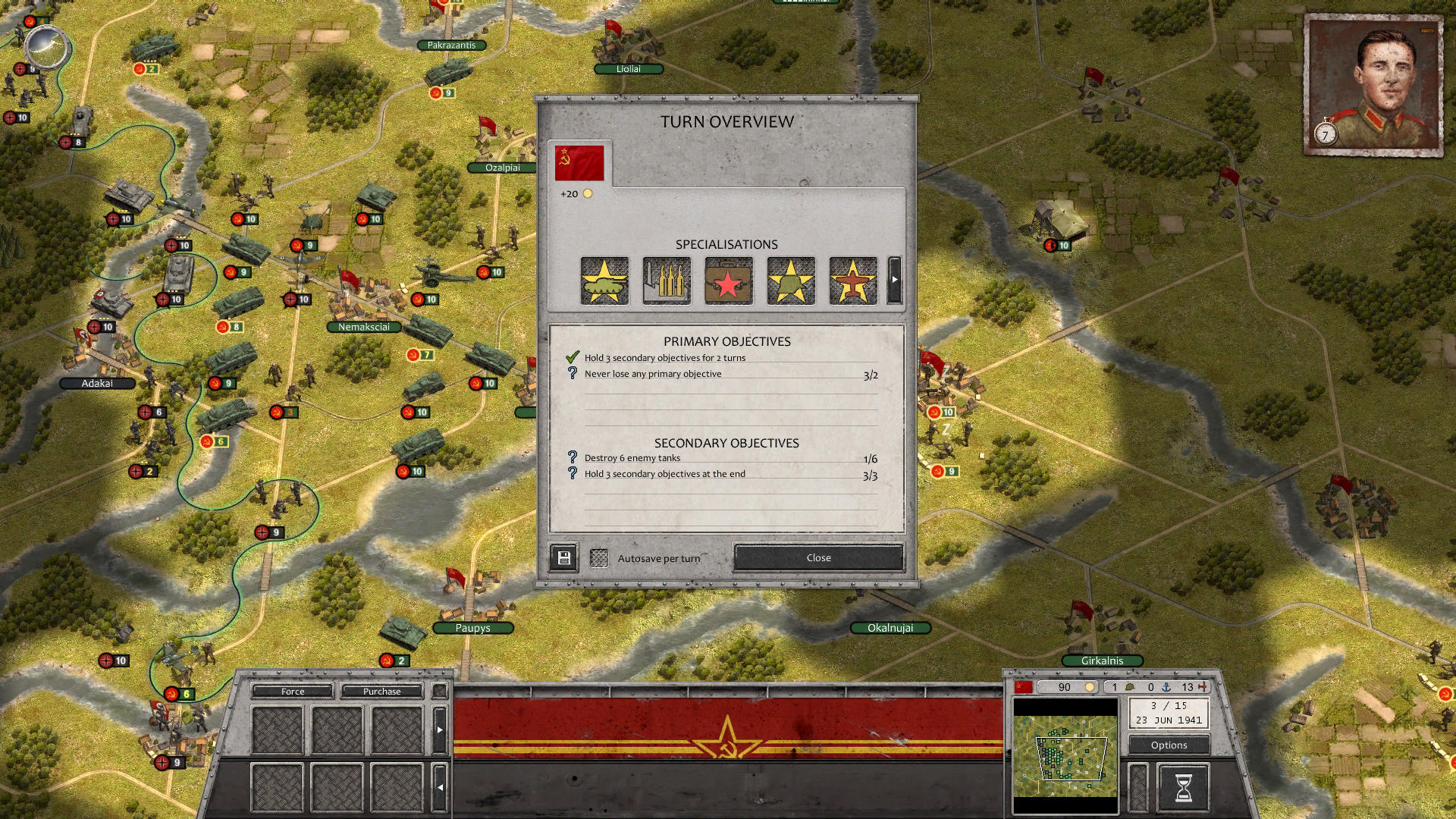Select the Soviet flag tab
1456x819 pixels.
click(x=579, y=163)
